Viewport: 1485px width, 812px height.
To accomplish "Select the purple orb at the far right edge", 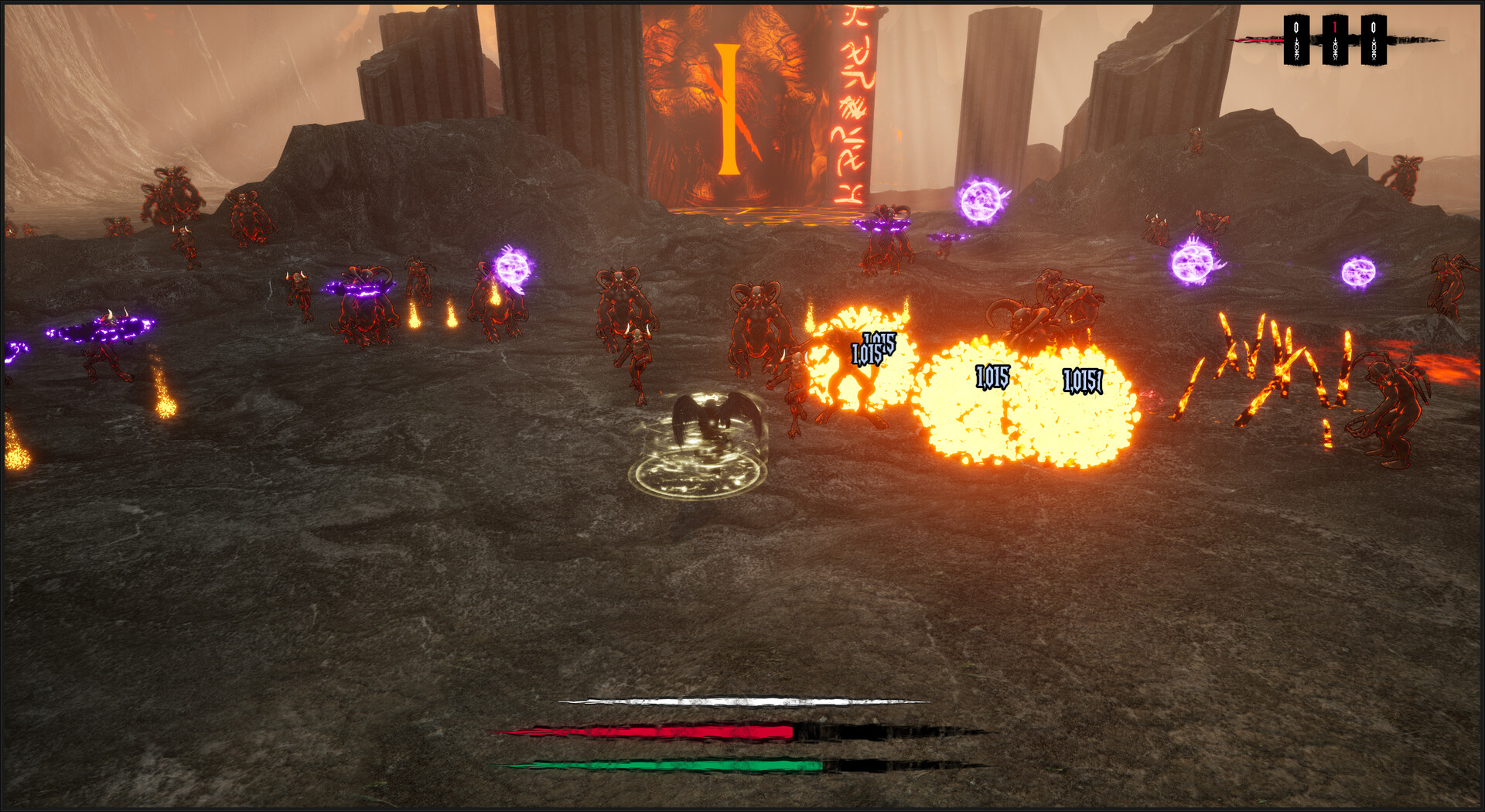I will pyautogui.click(x=1358, y=271).
